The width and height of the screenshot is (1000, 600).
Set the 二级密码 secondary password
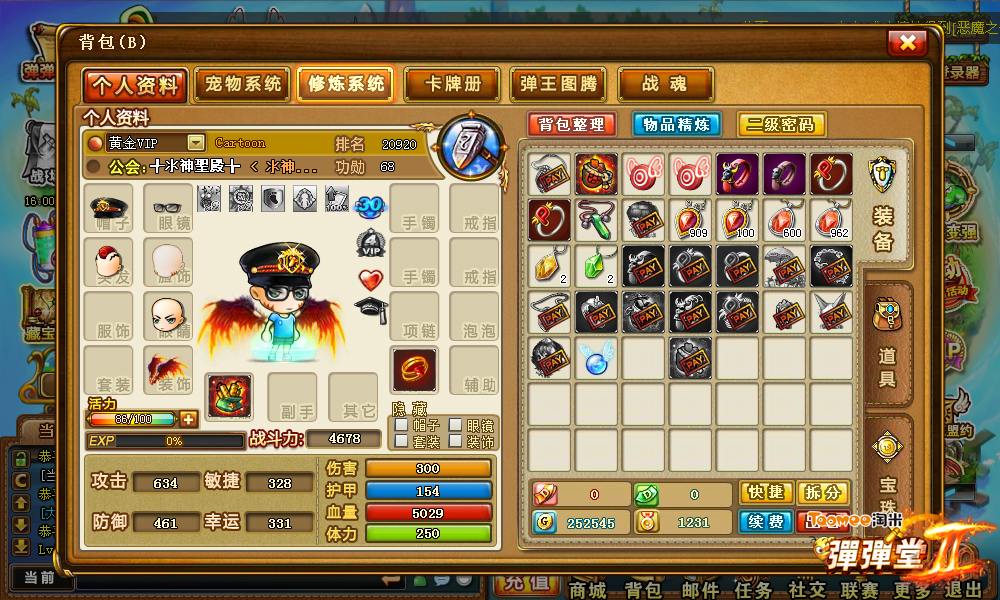[x=782, y=124]
